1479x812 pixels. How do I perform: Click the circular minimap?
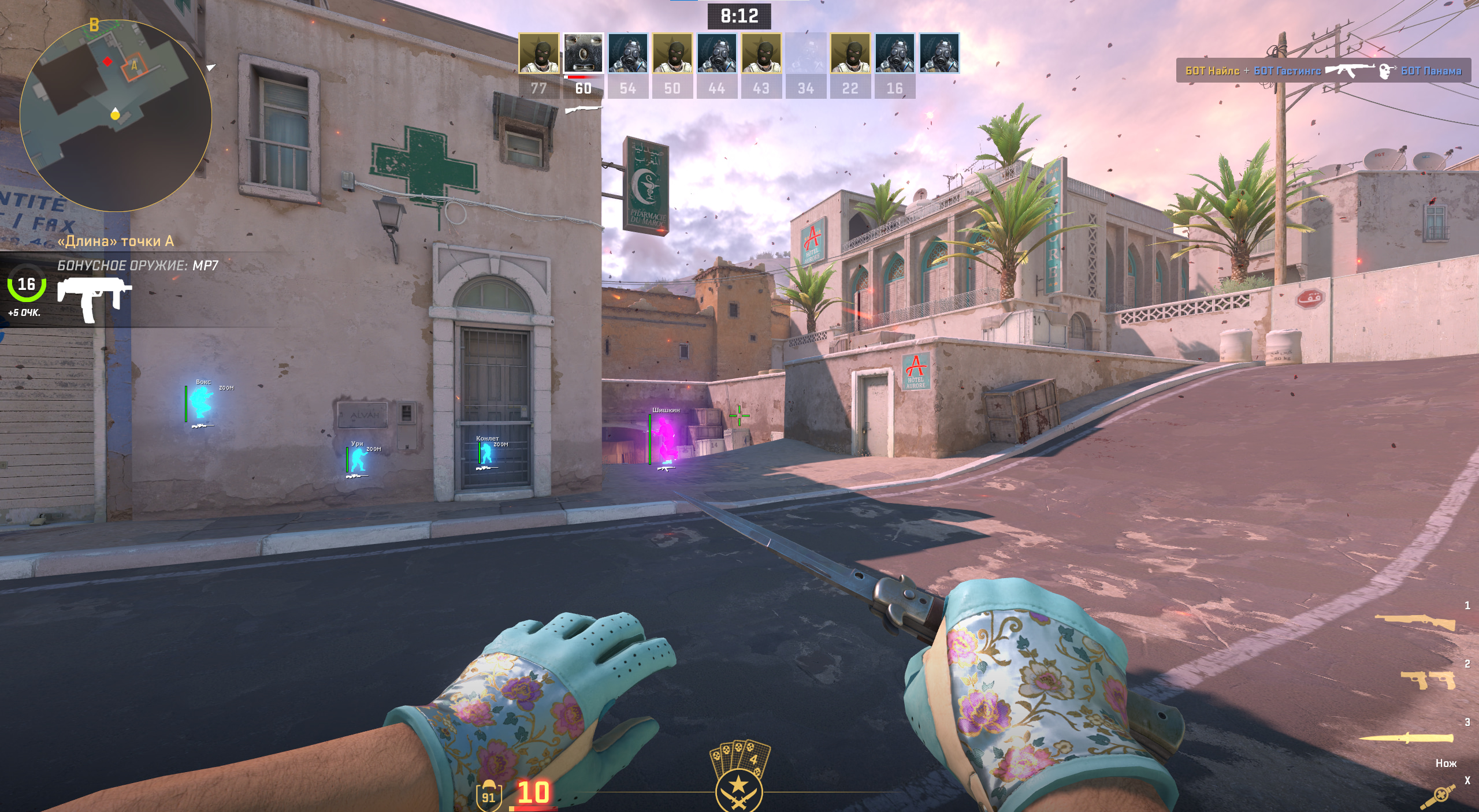pyautogui.click(x=116, y=116)
